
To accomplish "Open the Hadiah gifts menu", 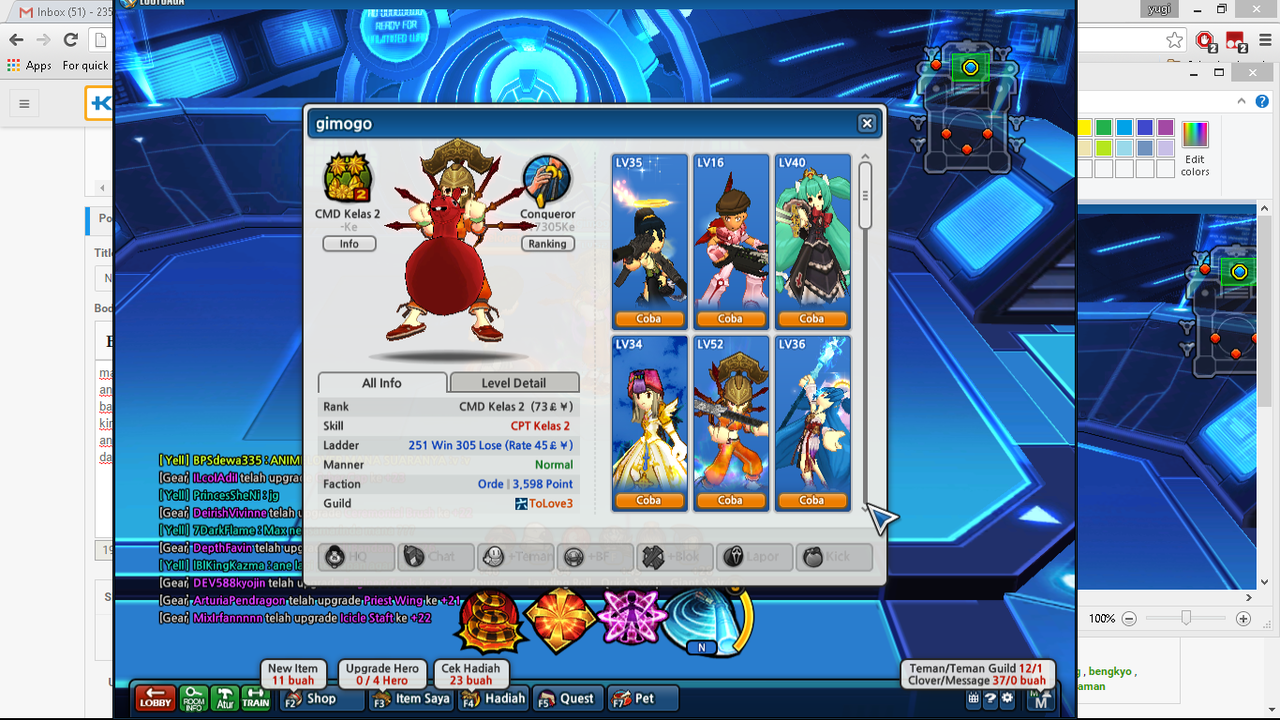I will coord(495,698).
